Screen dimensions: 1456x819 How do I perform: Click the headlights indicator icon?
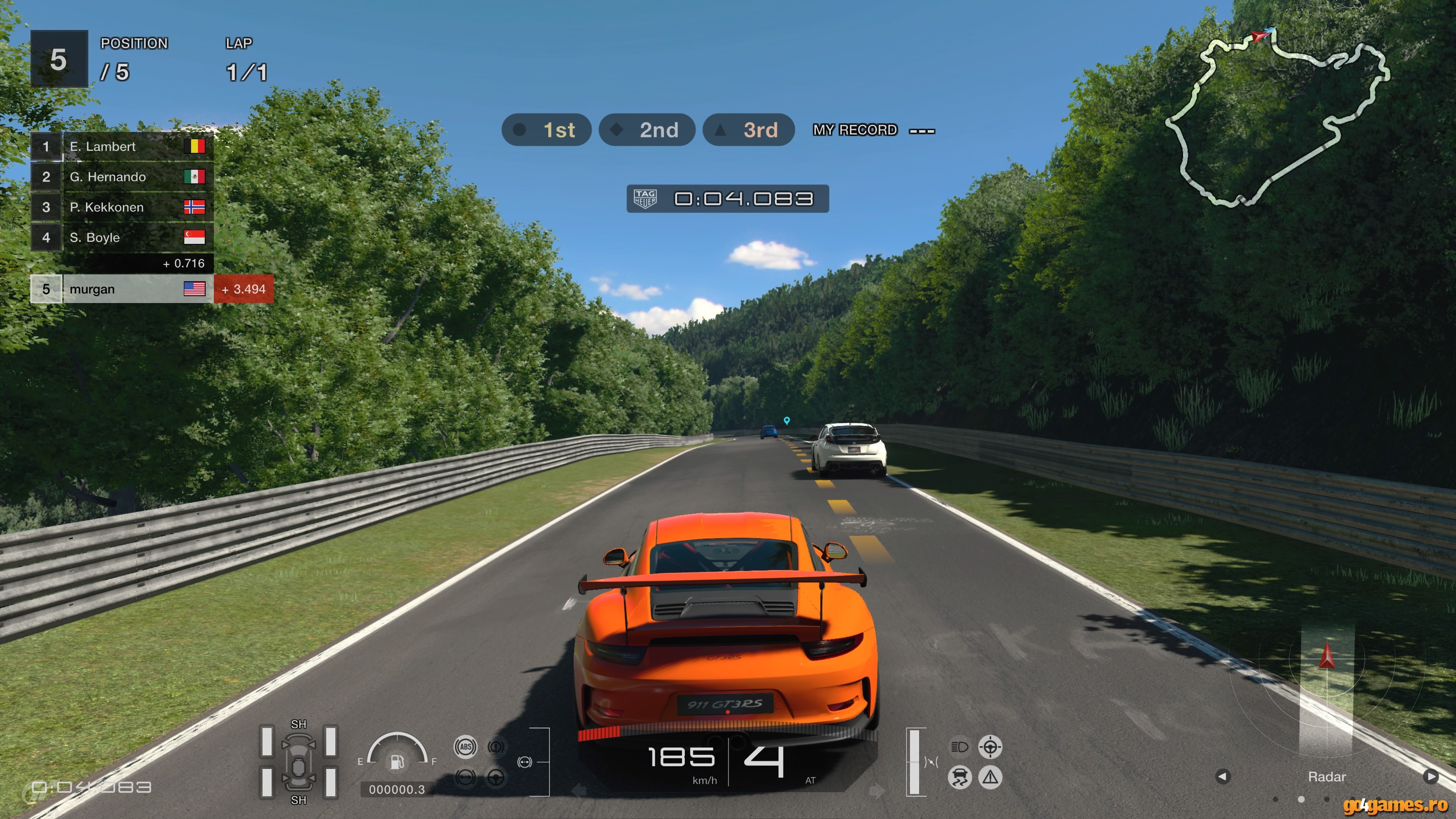[960, 747]
